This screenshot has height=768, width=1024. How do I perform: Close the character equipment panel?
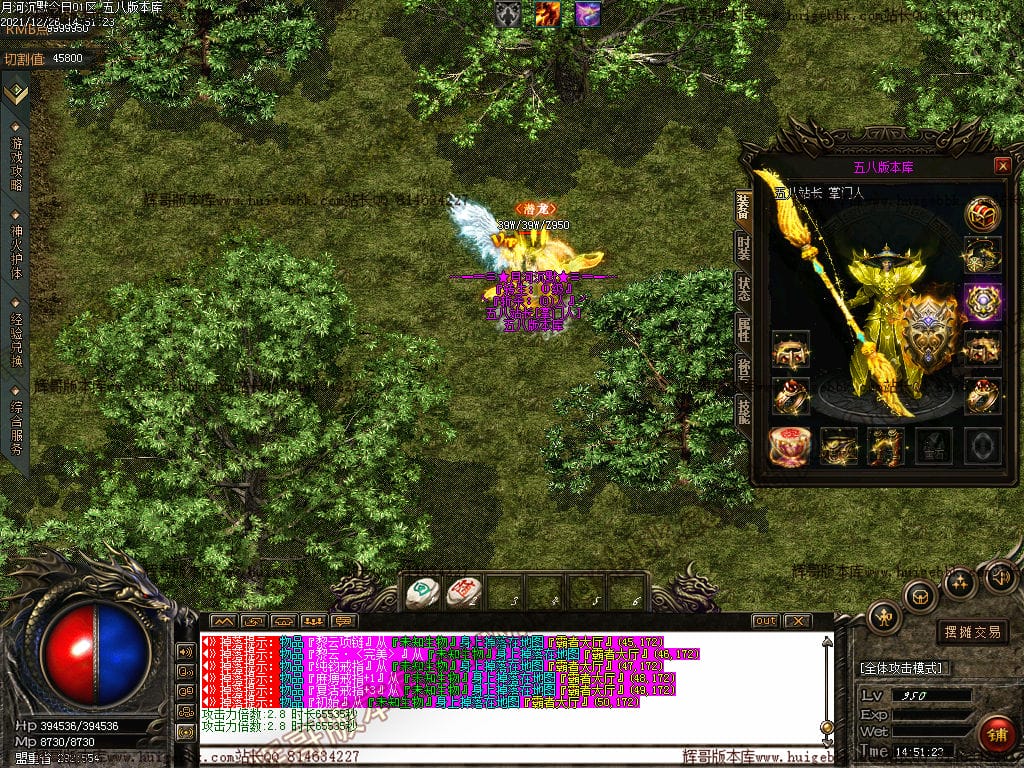pyautogui.click(x=1002, y=166)
